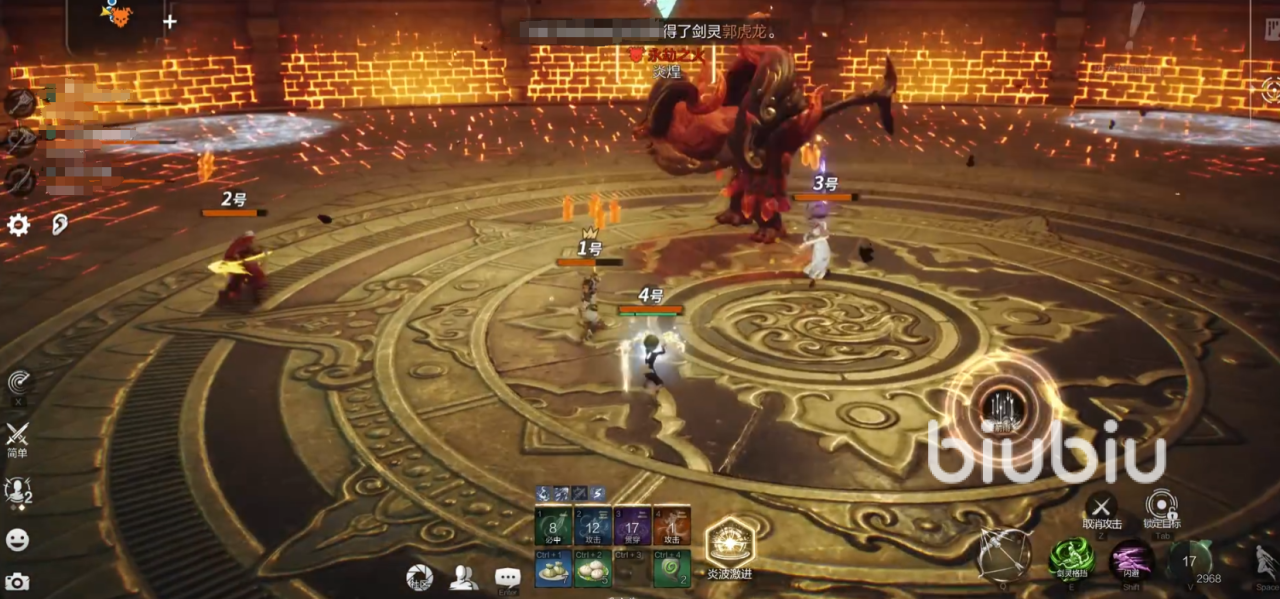This screenshot has height=599, width=1280.
Task: Open the emoji smiley face menu
Action: coord(17,540)
